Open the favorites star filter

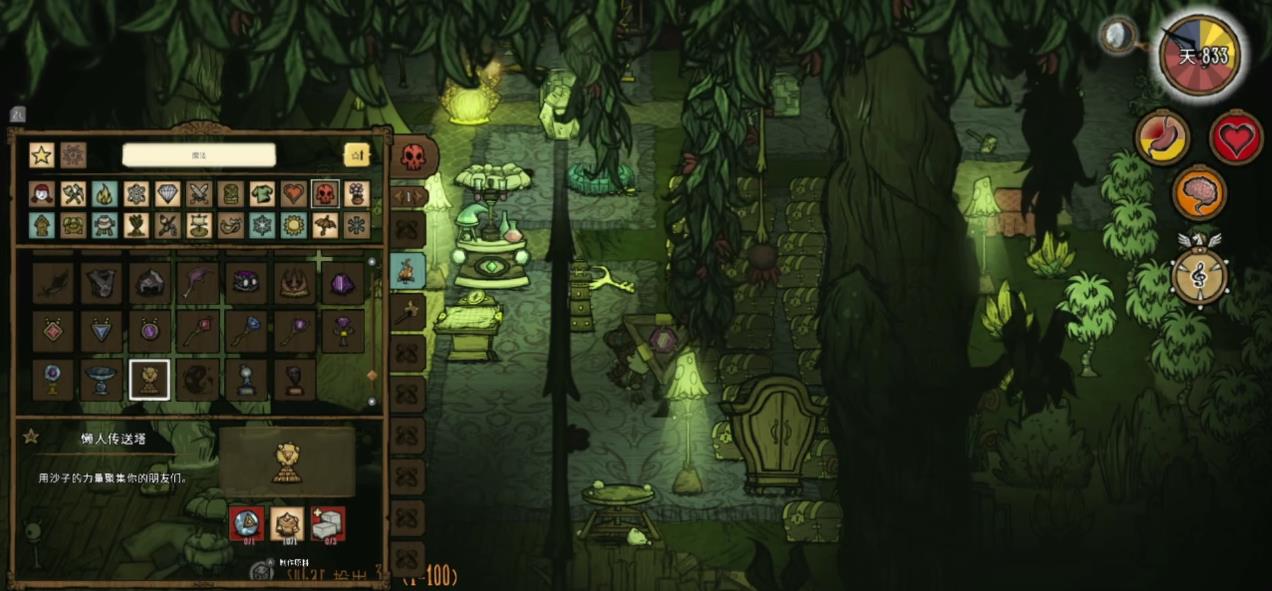point(41,155)
